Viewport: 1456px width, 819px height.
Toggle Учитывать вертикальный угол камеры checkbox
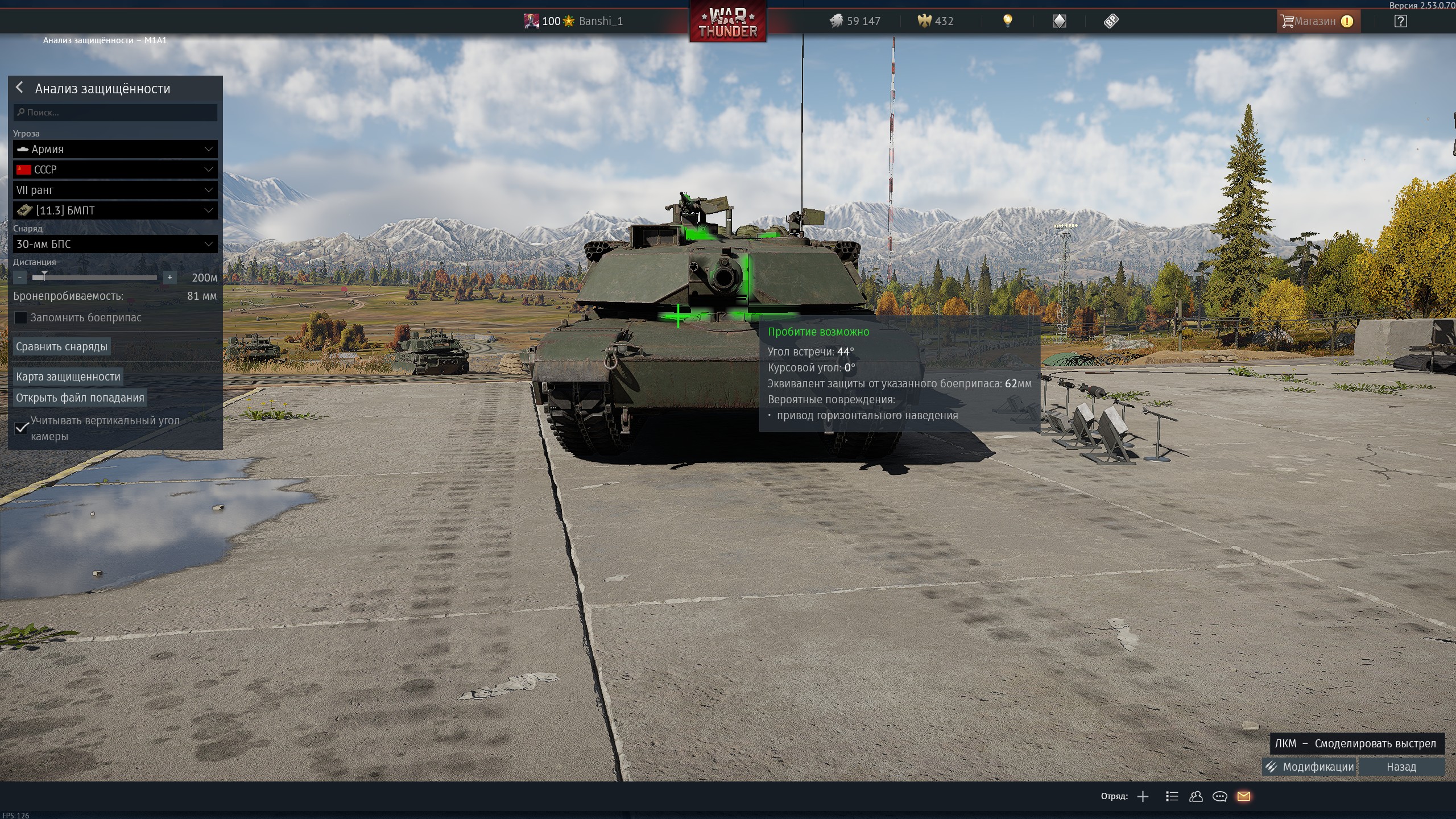(22, 428)
